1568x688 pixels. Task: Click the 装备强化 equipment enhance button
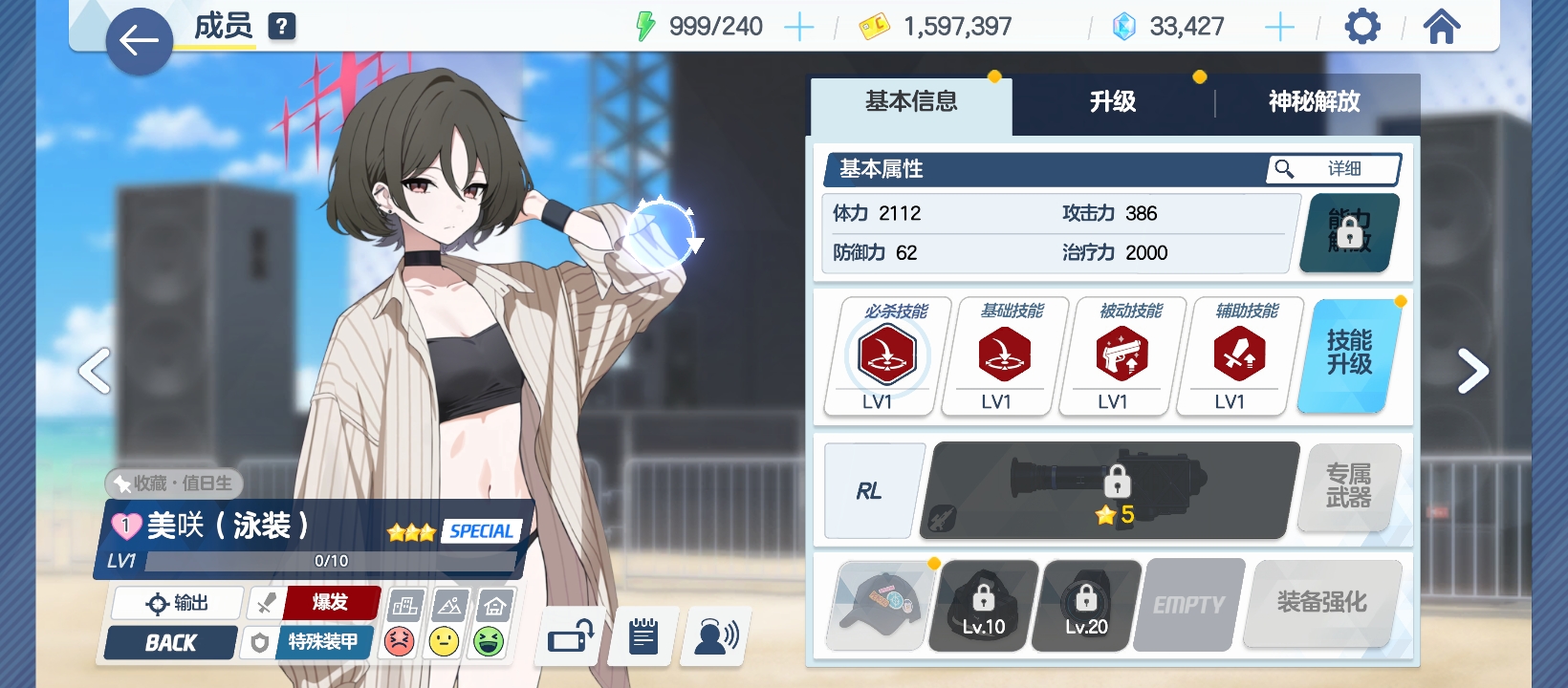[1321, 603]
